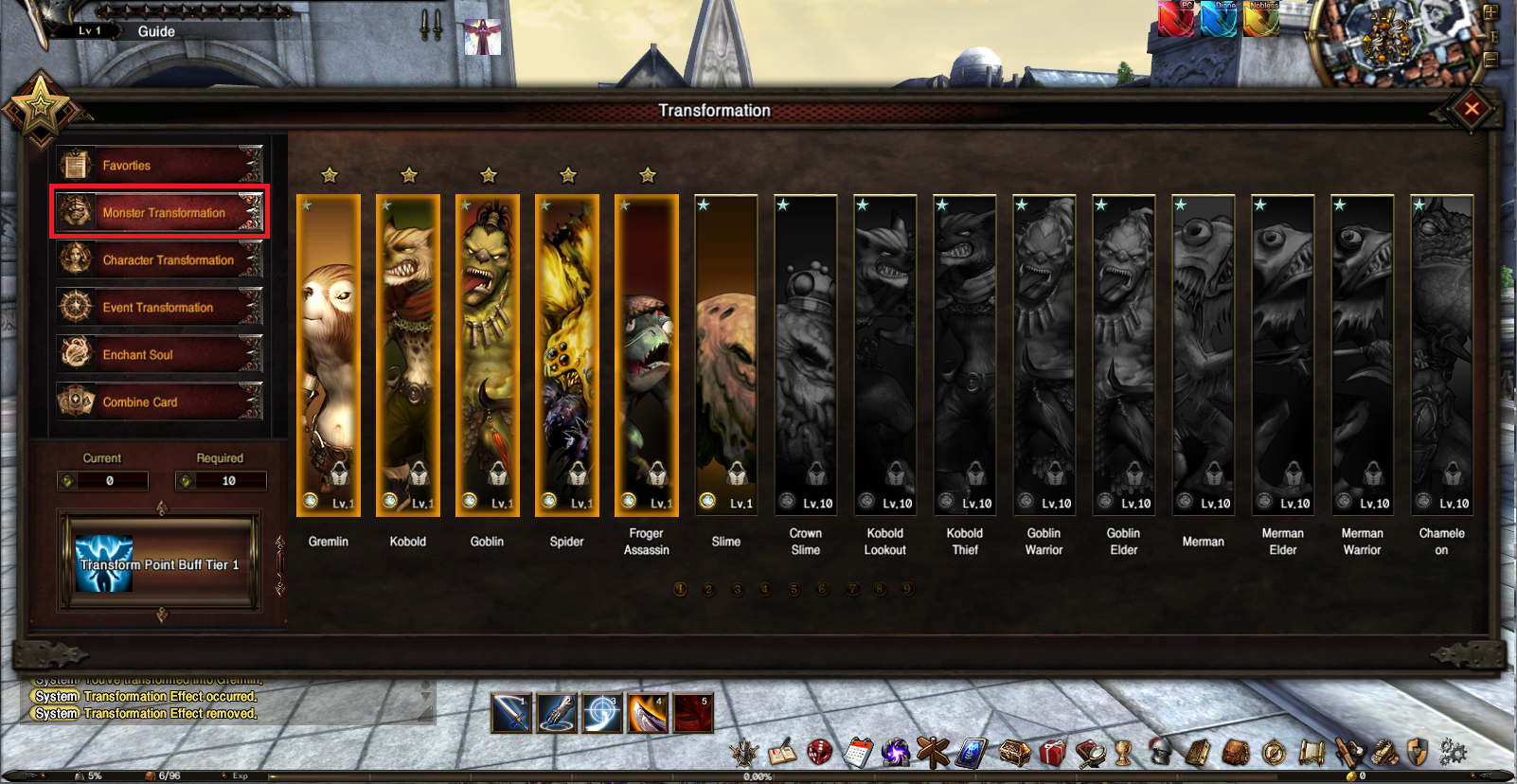Click the Froger Assassin card
Image resolution: width=1517 pixels, height=784 pixels.
[x=647, y=355]
